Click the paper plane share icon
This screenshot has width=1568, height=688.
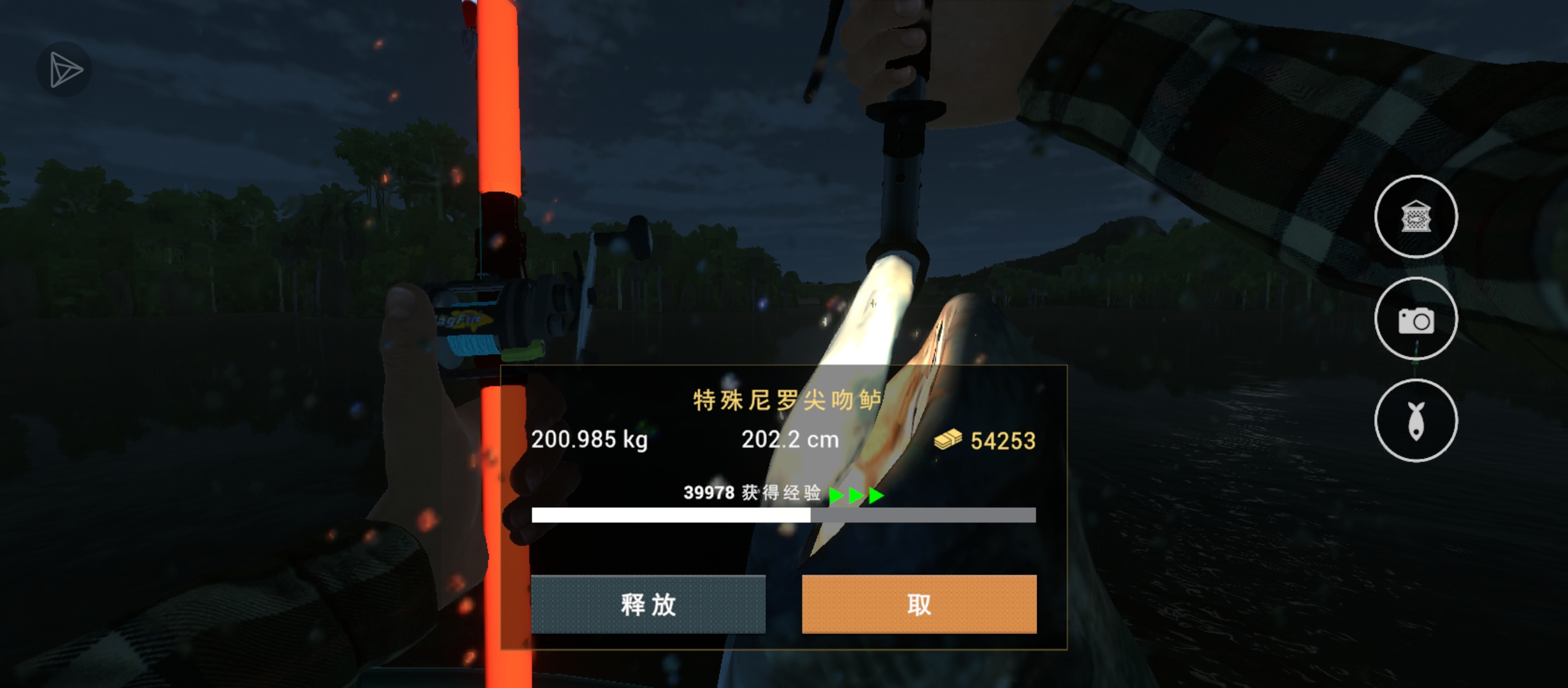pyautogui.click(x=64, y=69)
